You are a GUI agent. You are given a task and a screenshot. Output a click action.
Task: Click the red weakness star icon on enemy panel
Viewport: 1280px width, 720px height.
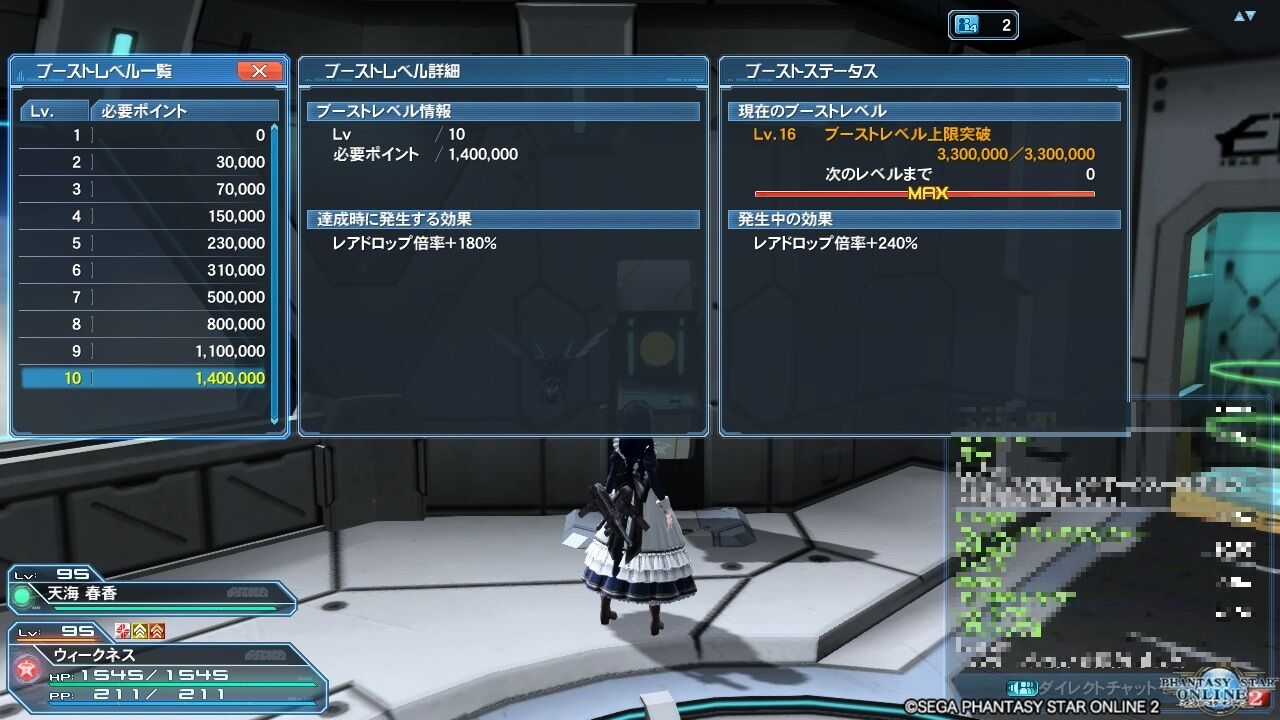[x=28, y=668]
